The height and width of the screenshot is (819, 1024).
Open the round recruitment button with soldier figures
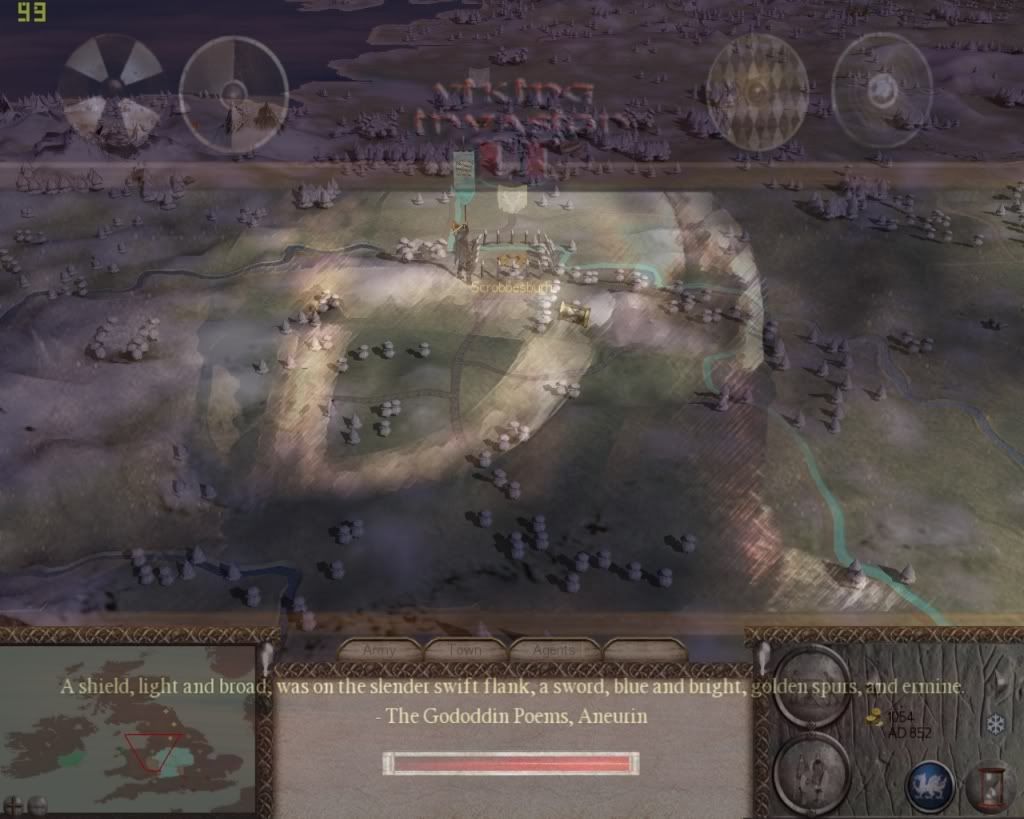[812, 772]
